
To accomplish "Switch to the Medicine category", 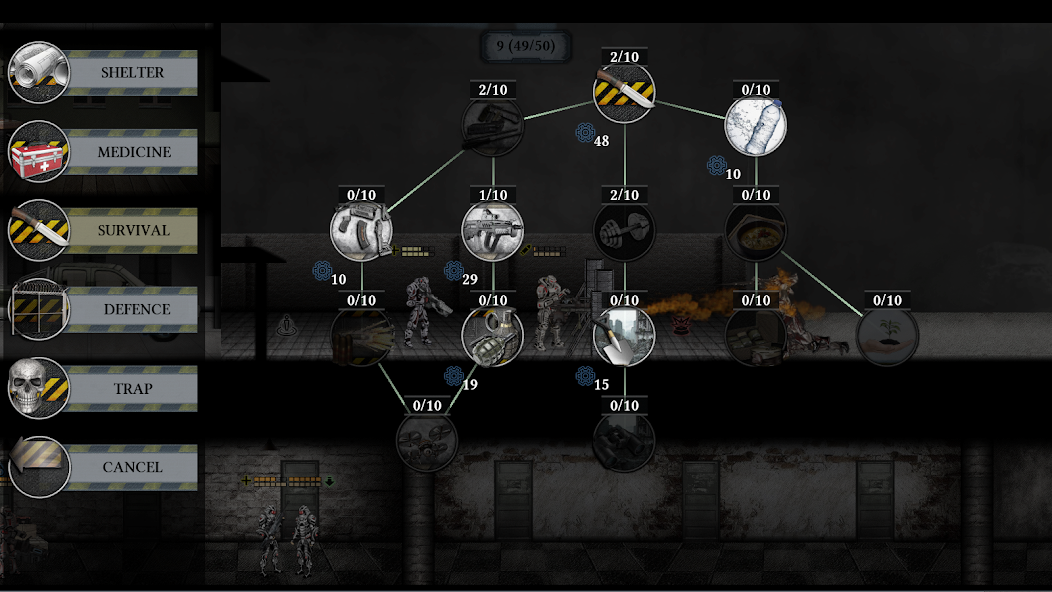I will pos(133,152).
